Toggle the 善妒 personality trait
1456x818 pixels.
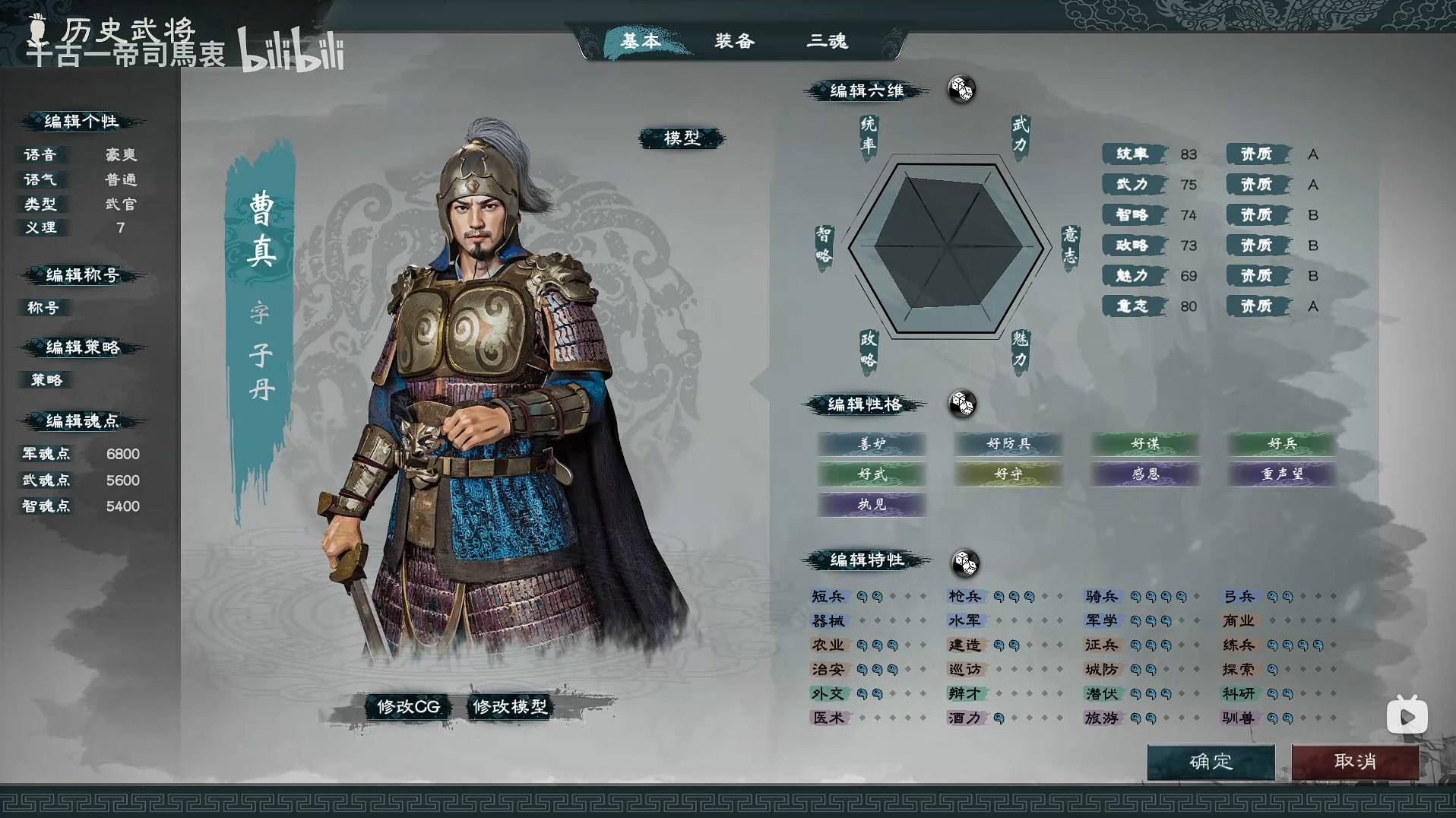871,445
